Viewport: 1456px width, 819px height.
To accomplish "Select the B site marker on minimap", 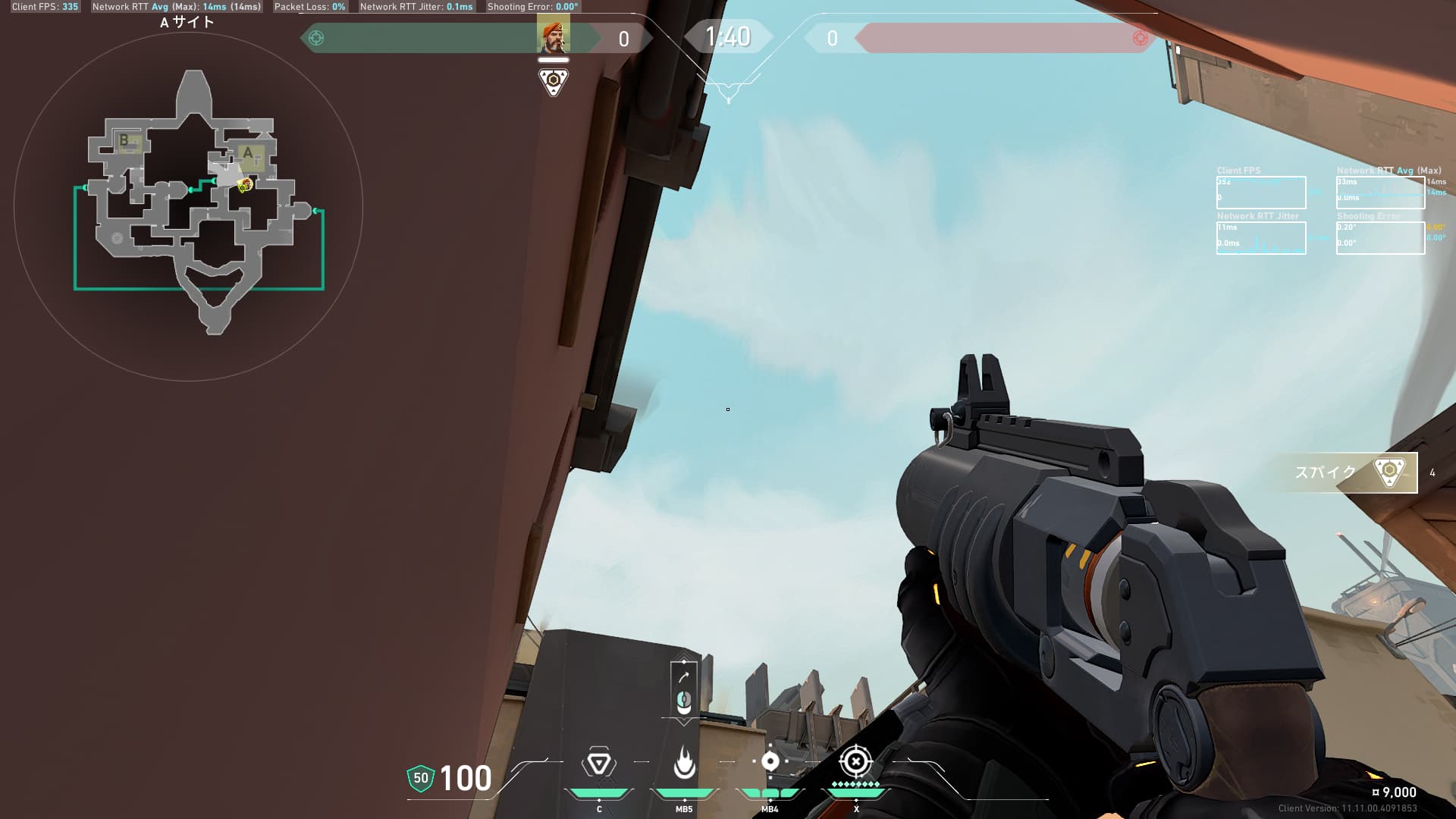I will pos(125,141).
